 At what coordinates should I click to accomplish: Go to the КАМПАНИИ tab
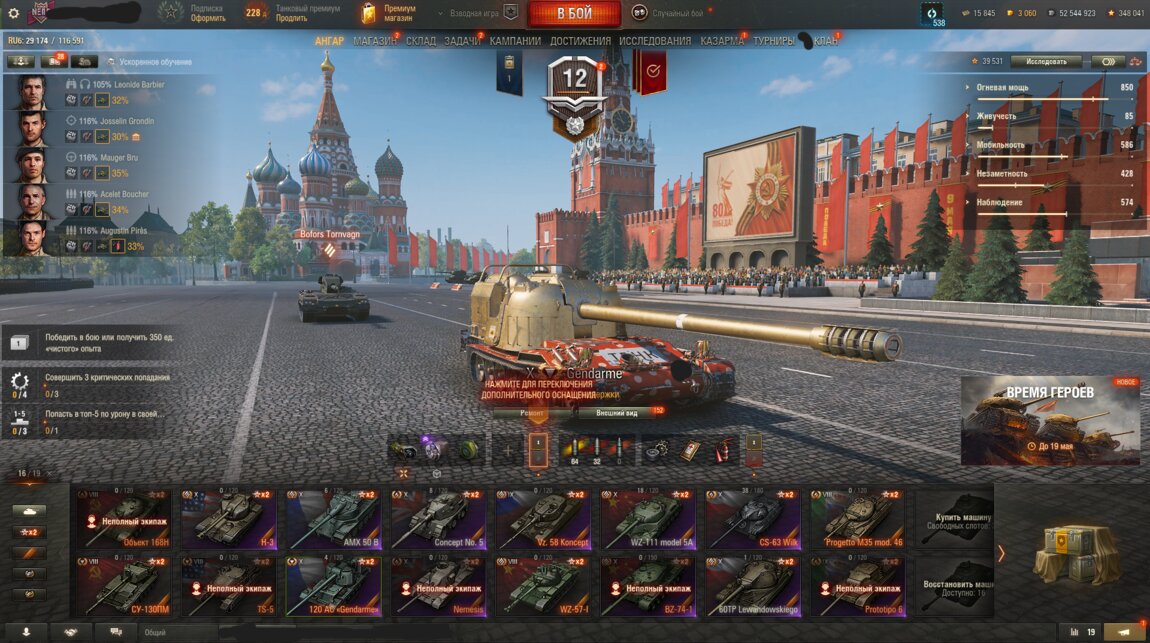pyautogui.click(x=516, y=41)
